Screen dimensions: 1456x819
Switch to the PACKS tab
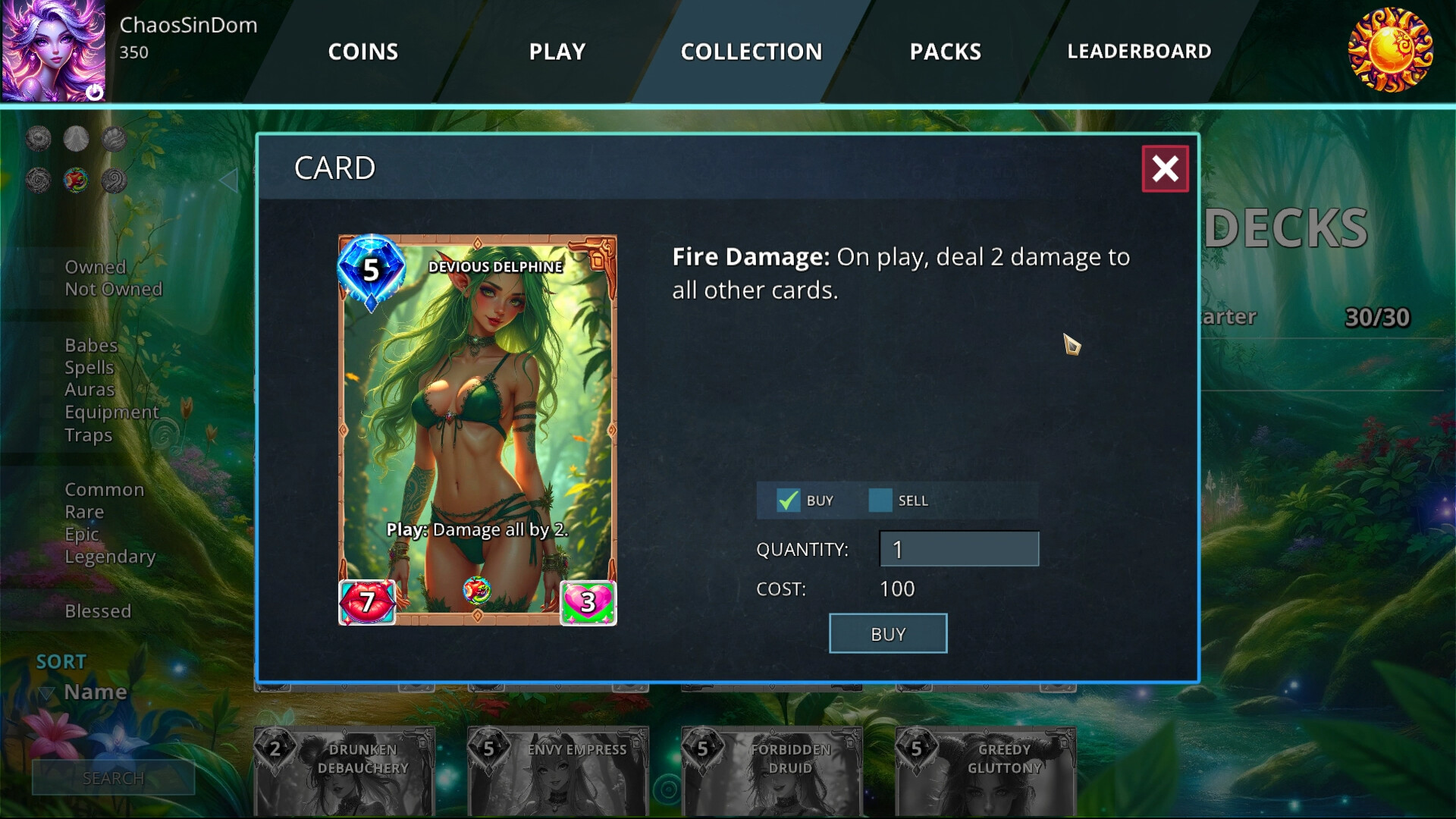[945, 52]
